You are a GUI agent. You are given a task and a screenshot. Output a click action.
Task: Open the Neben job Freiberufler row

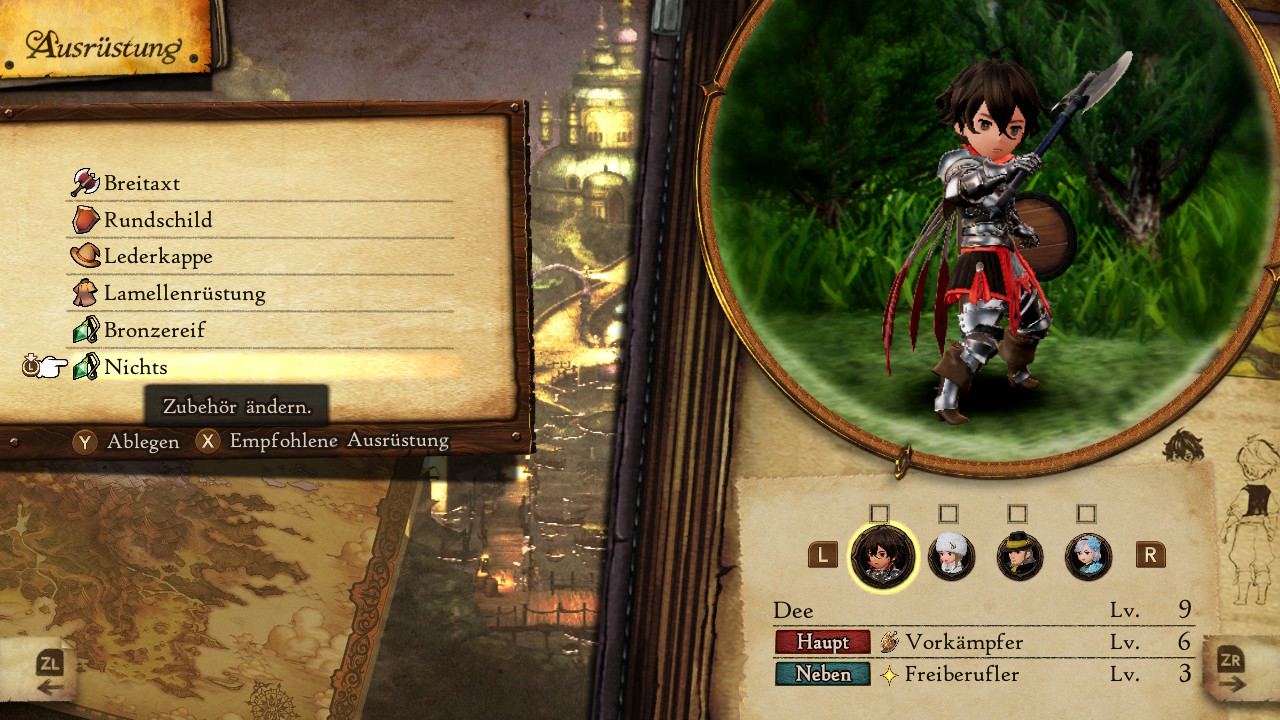[961, 674]
